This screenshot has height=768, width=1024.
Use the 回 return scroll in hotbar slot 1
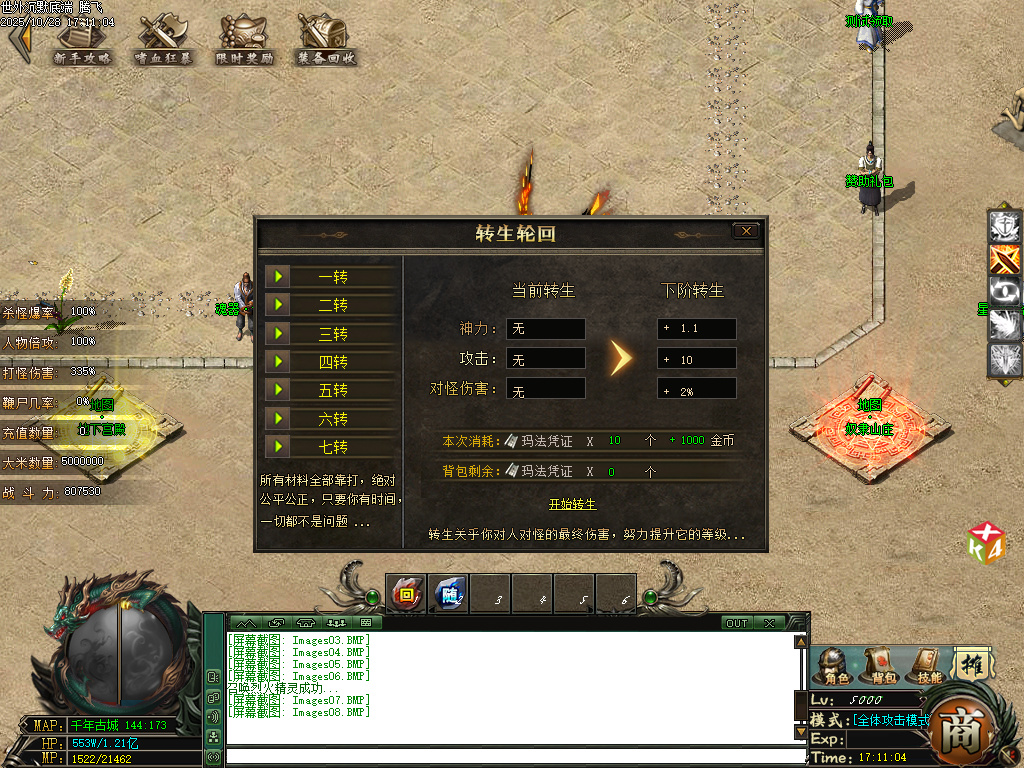406,594
